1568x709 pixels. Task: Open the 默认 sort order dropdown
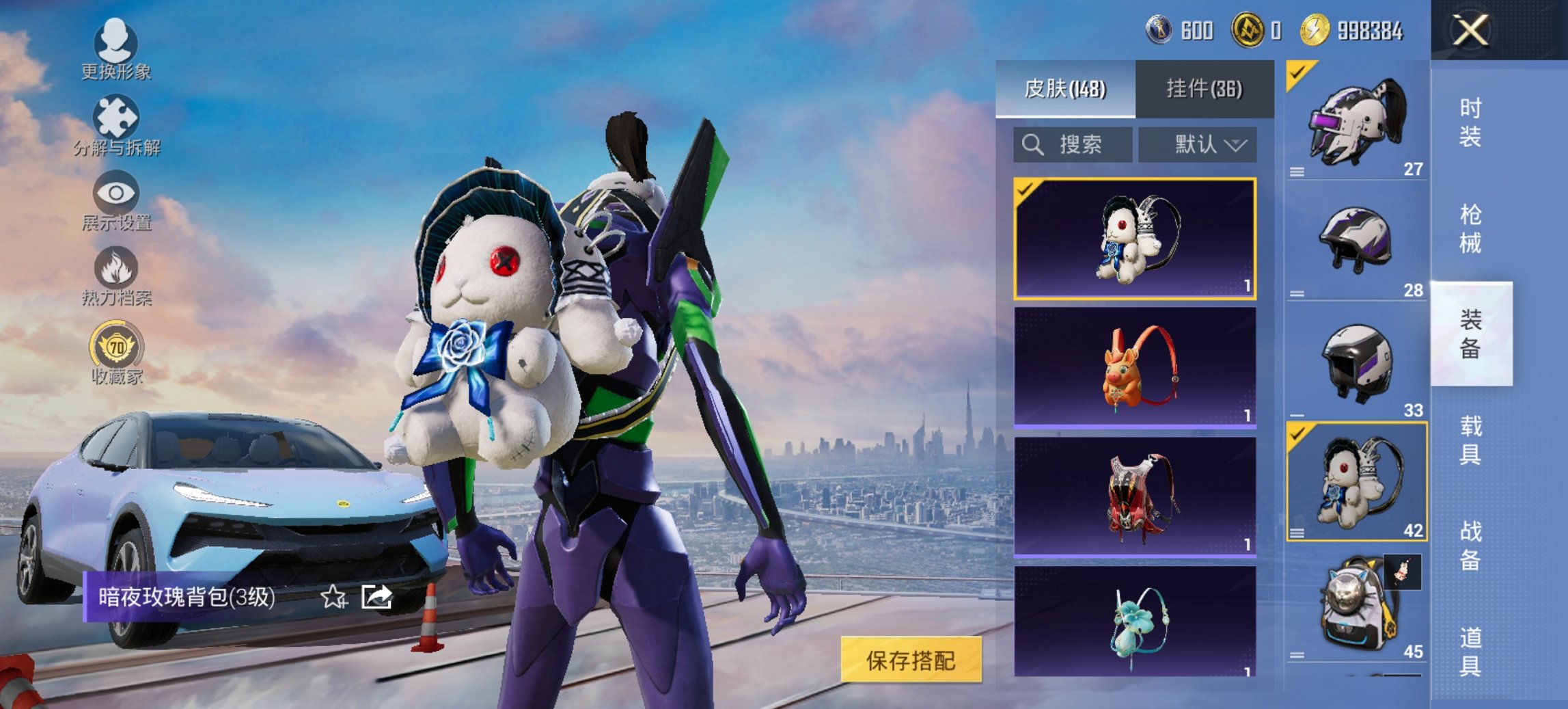point(1197,145)
